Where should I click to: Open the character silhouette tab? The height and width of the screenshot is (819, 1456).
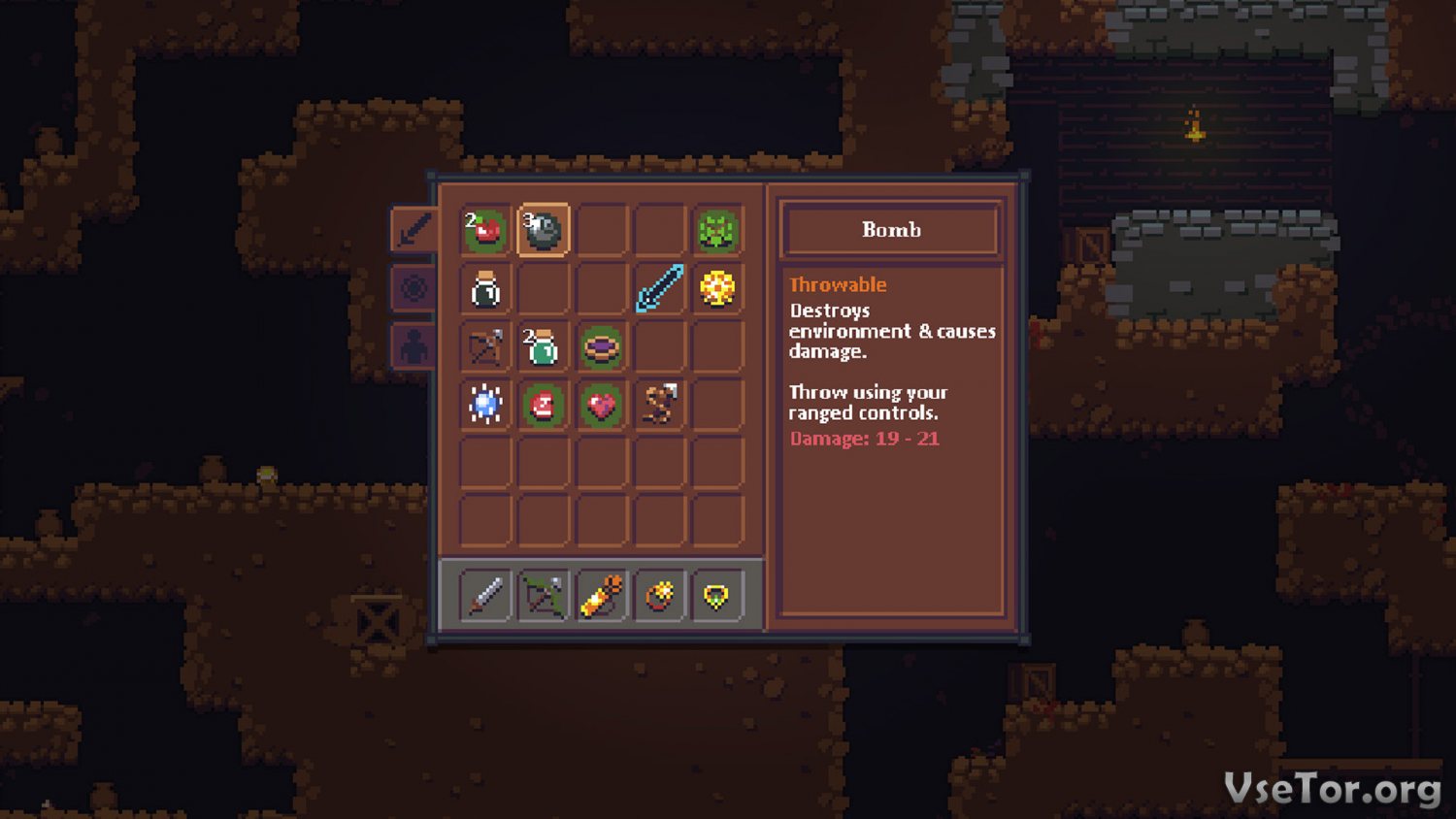(x=414, y=346)
